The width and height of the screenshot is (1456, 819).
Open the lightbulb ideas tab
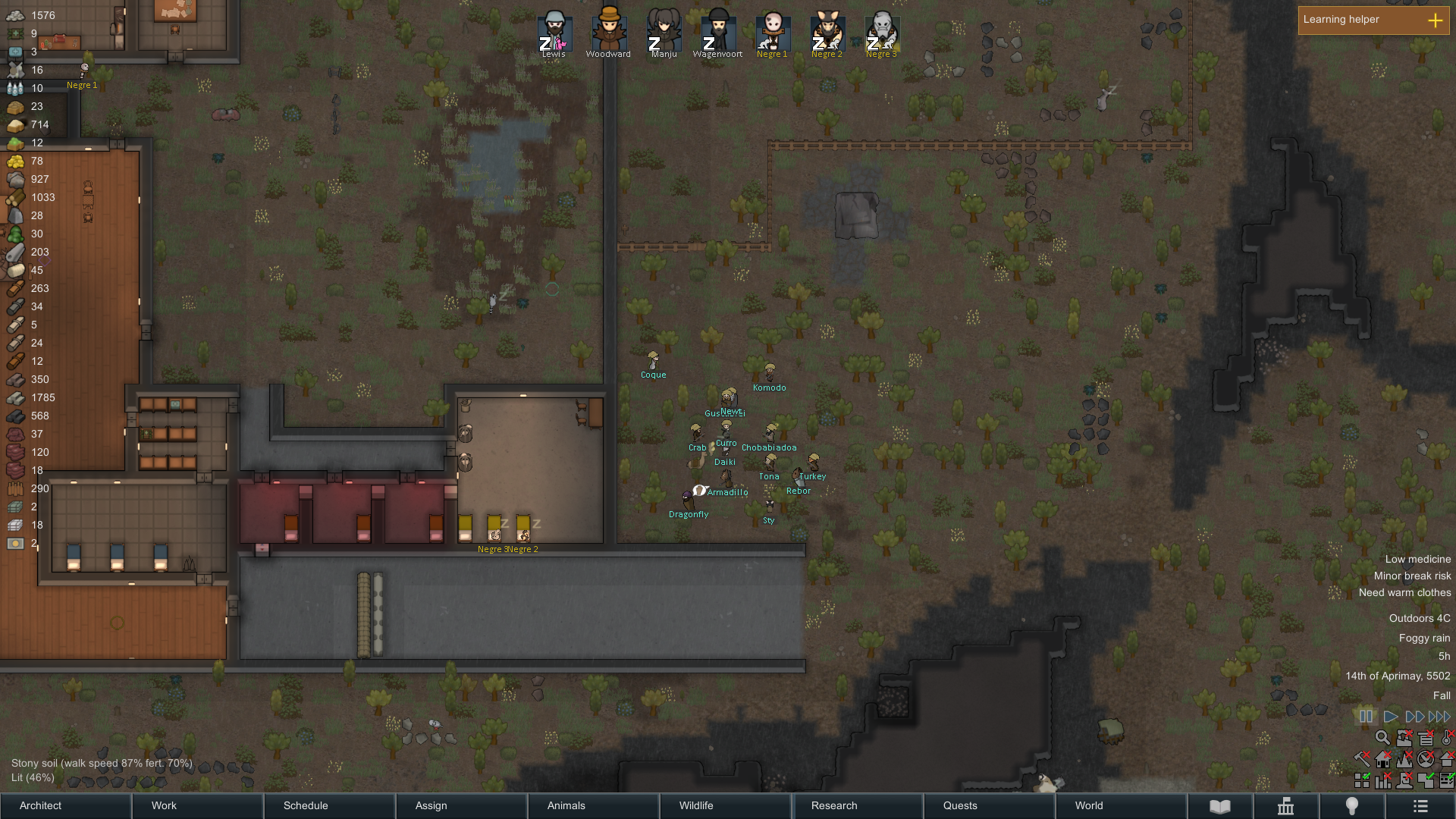(x=1351, y=806)
